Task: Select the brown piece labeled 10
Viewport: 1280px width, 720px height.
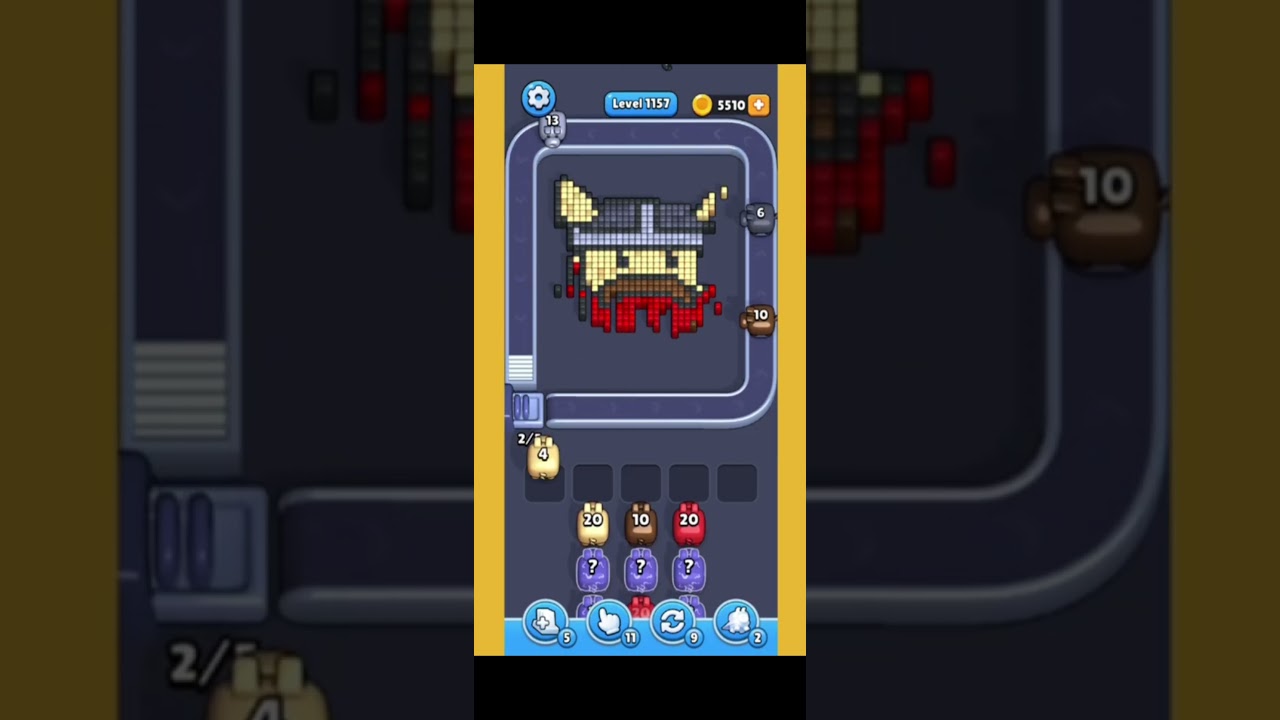Action: [641, 525]
